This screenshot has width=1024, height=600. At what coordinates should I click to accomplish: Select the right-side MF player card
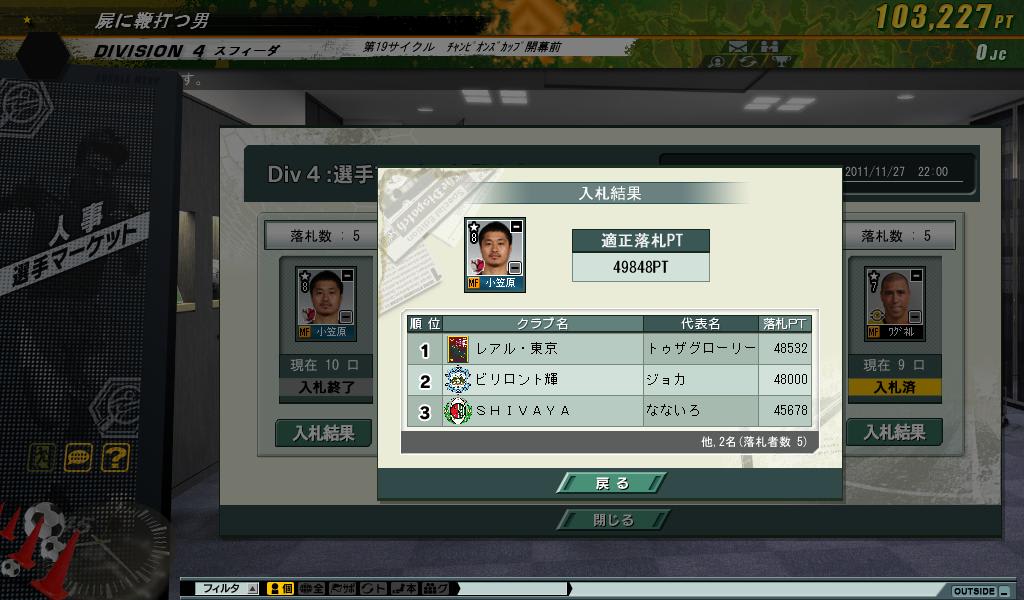click(894, 303)
